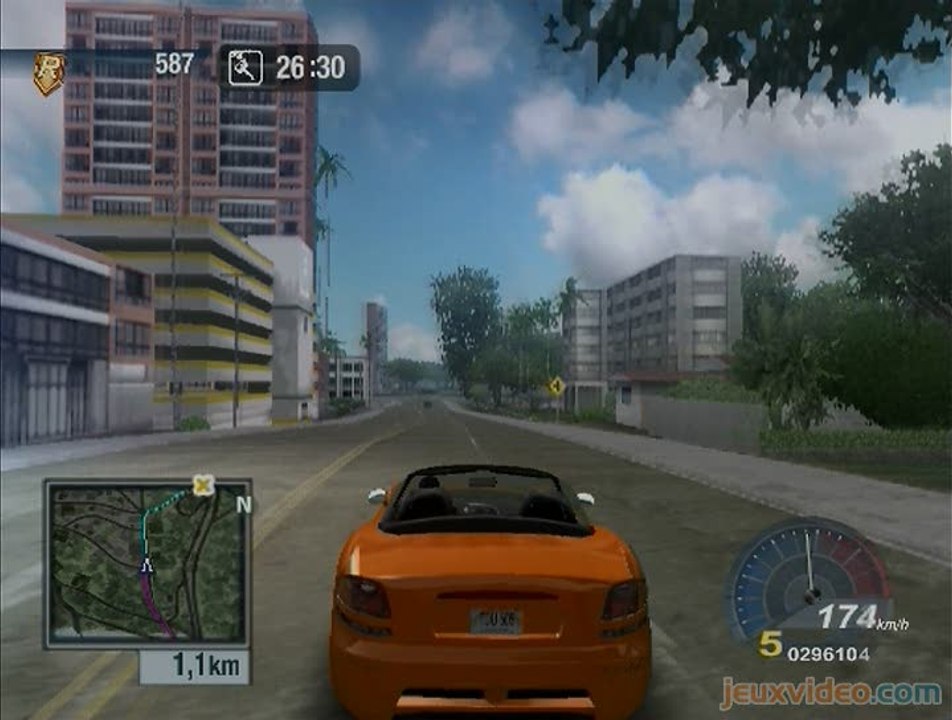
Task: Click the speedometer gauge dial
Action: pos(807,580)
